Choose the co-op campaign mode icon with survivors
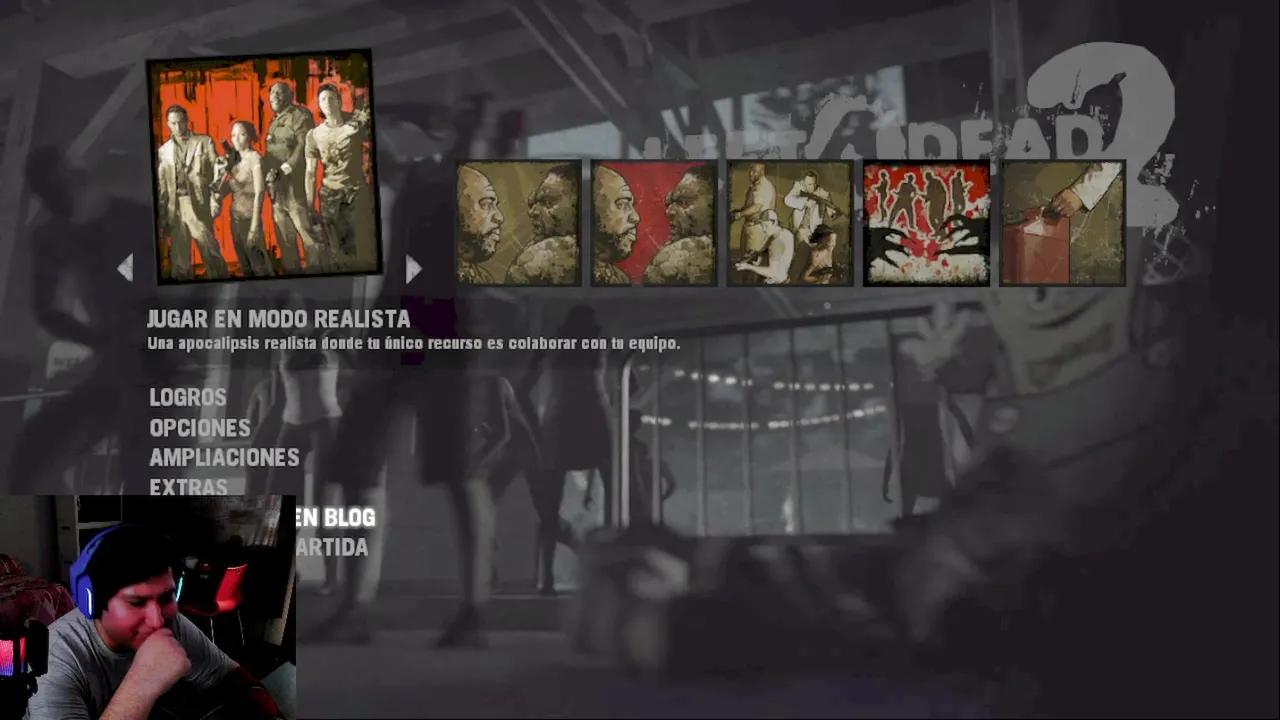1280x720 pixels. pos(787,222)
